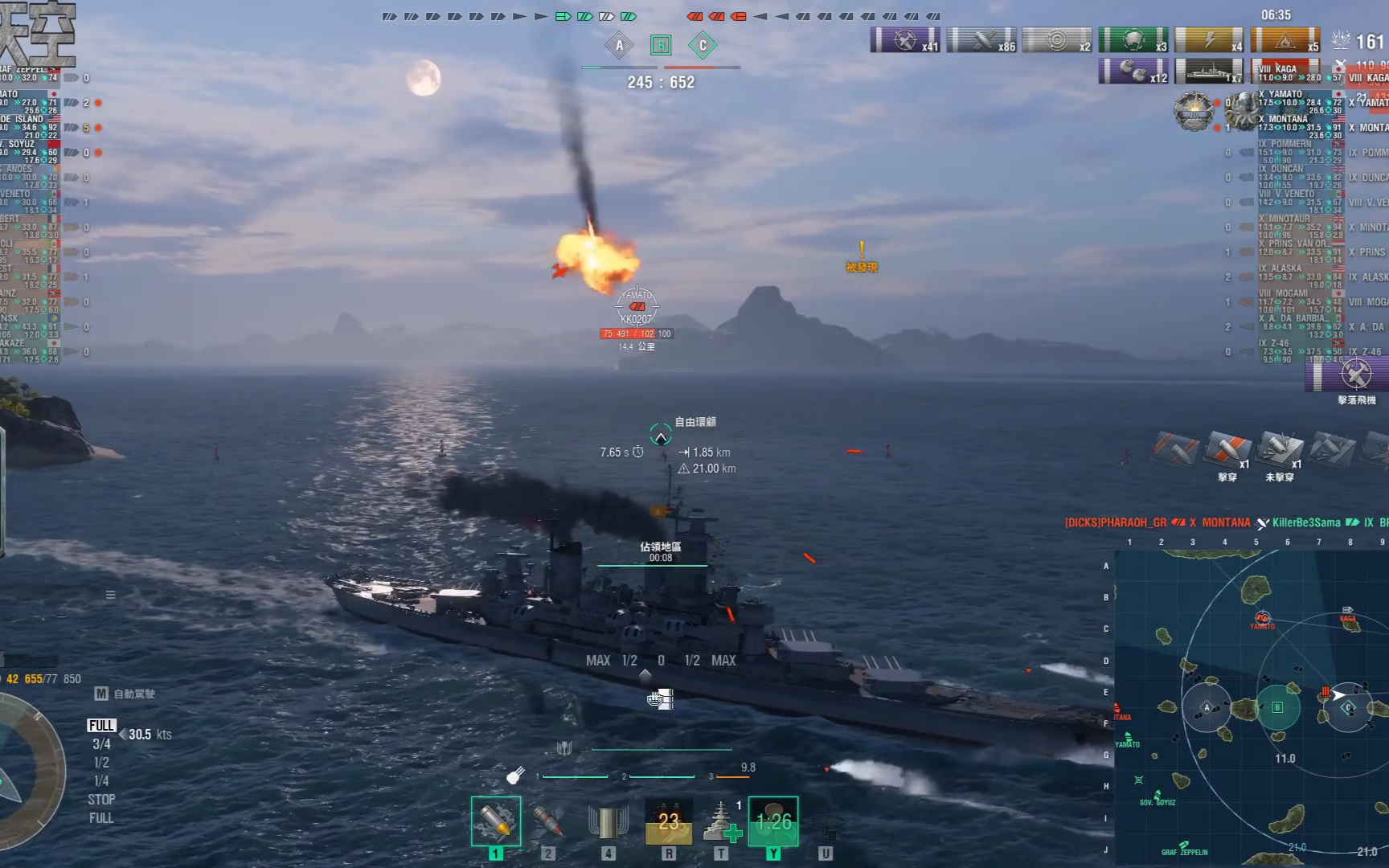Switch to the AP shell ammo slot
The image size is (1389, 868).
tap(547, 821)
